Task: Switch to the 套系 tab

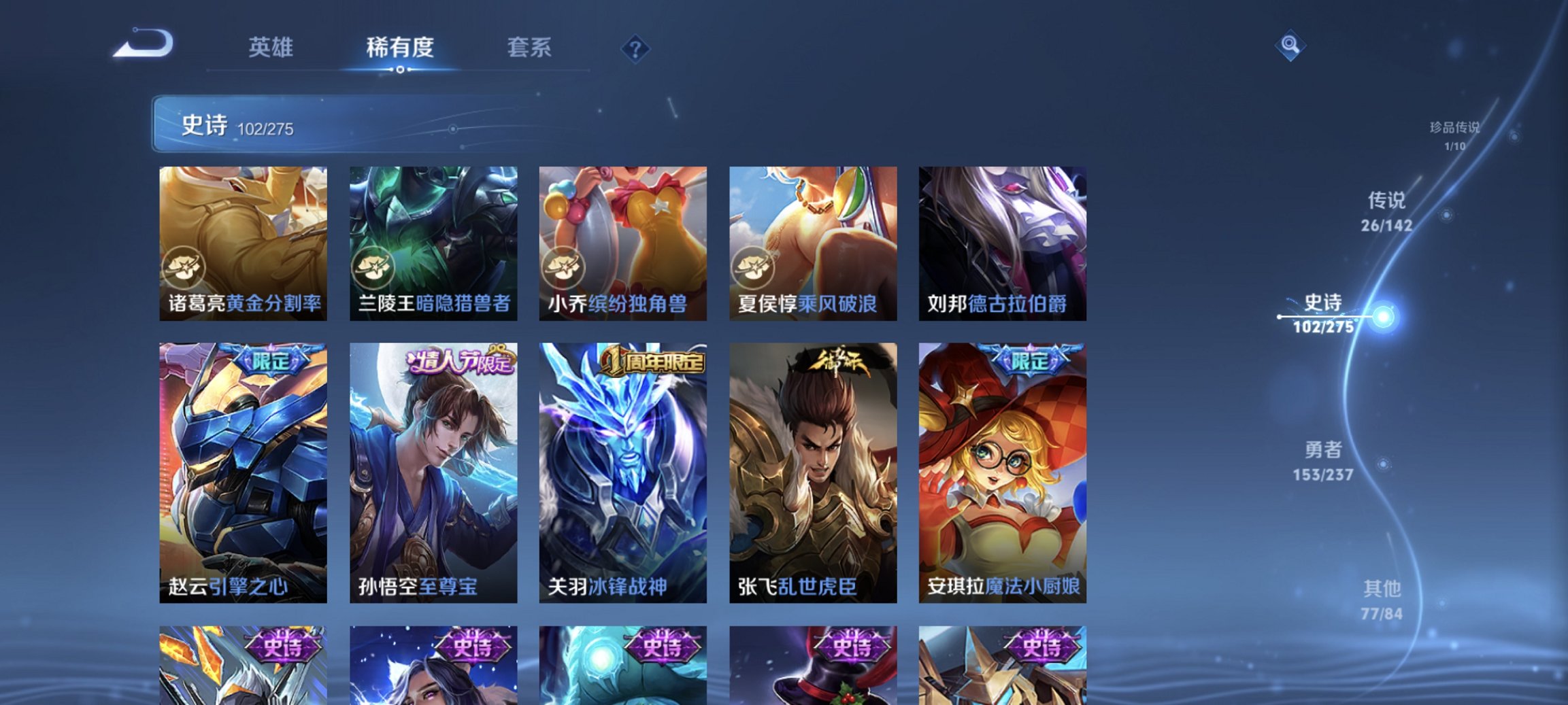Action: (x=529, y=48)
